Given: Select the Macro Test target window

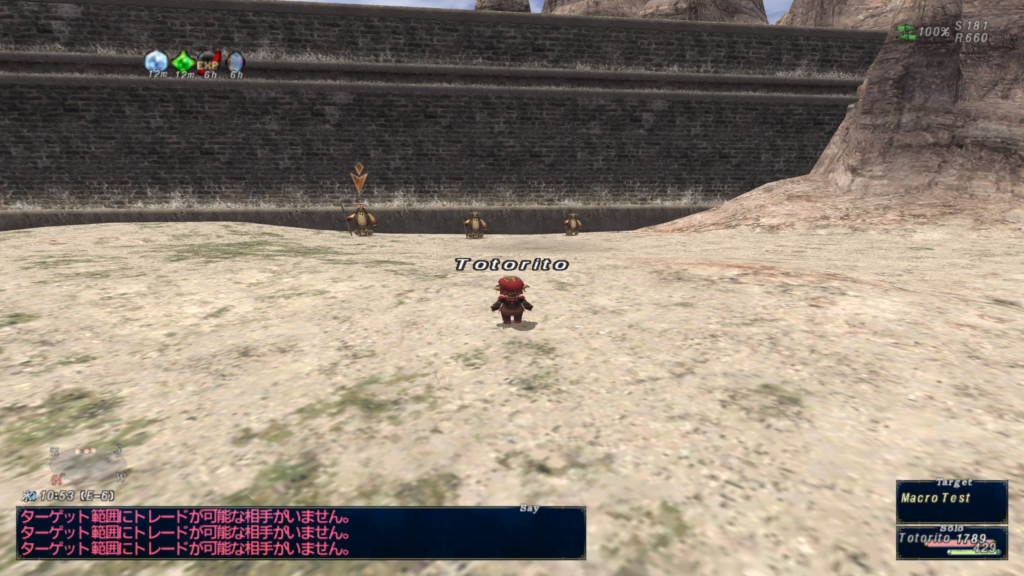Looking at the screenshot, I should tap(951, 500).
